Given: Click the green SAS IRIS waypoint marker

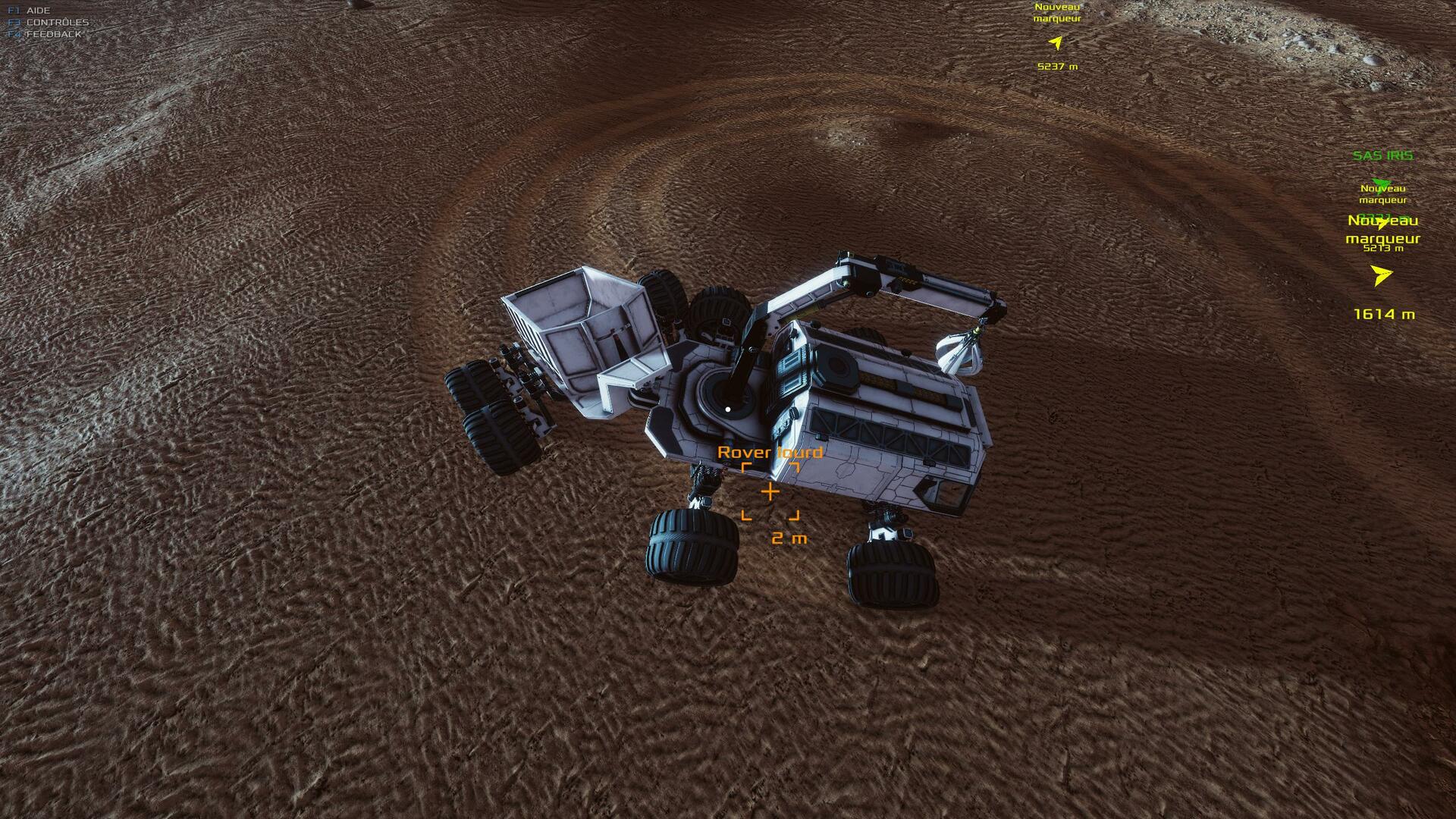Looking at the screenshot, I should (x=1382, y=184).
